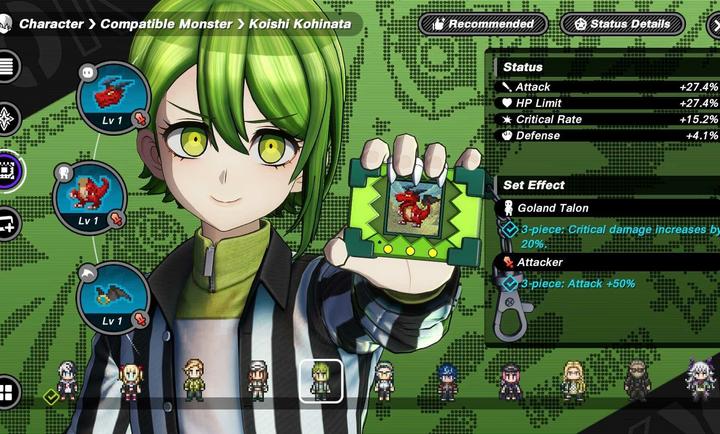Select green-haired Koishi Kohinata chibi
720x434 pixels.
pyautogui.click(x=321, y=380)
